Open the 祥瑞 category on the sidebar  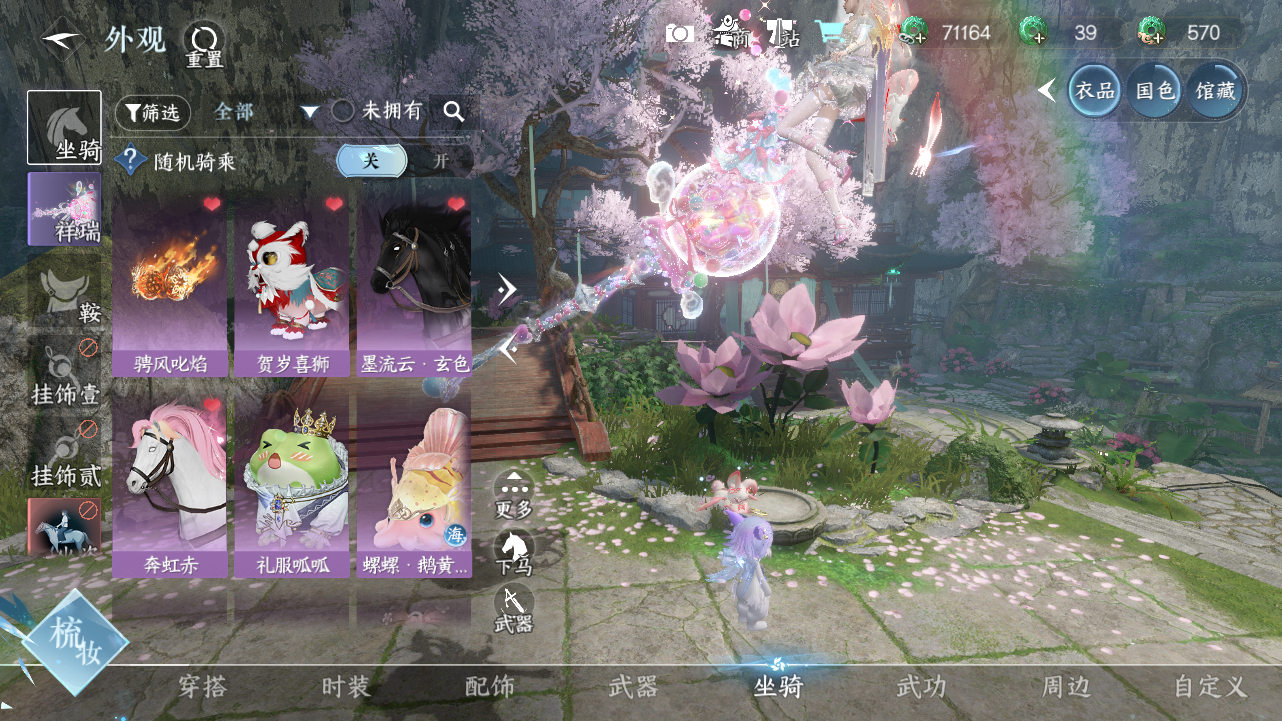tap(64, 209)
